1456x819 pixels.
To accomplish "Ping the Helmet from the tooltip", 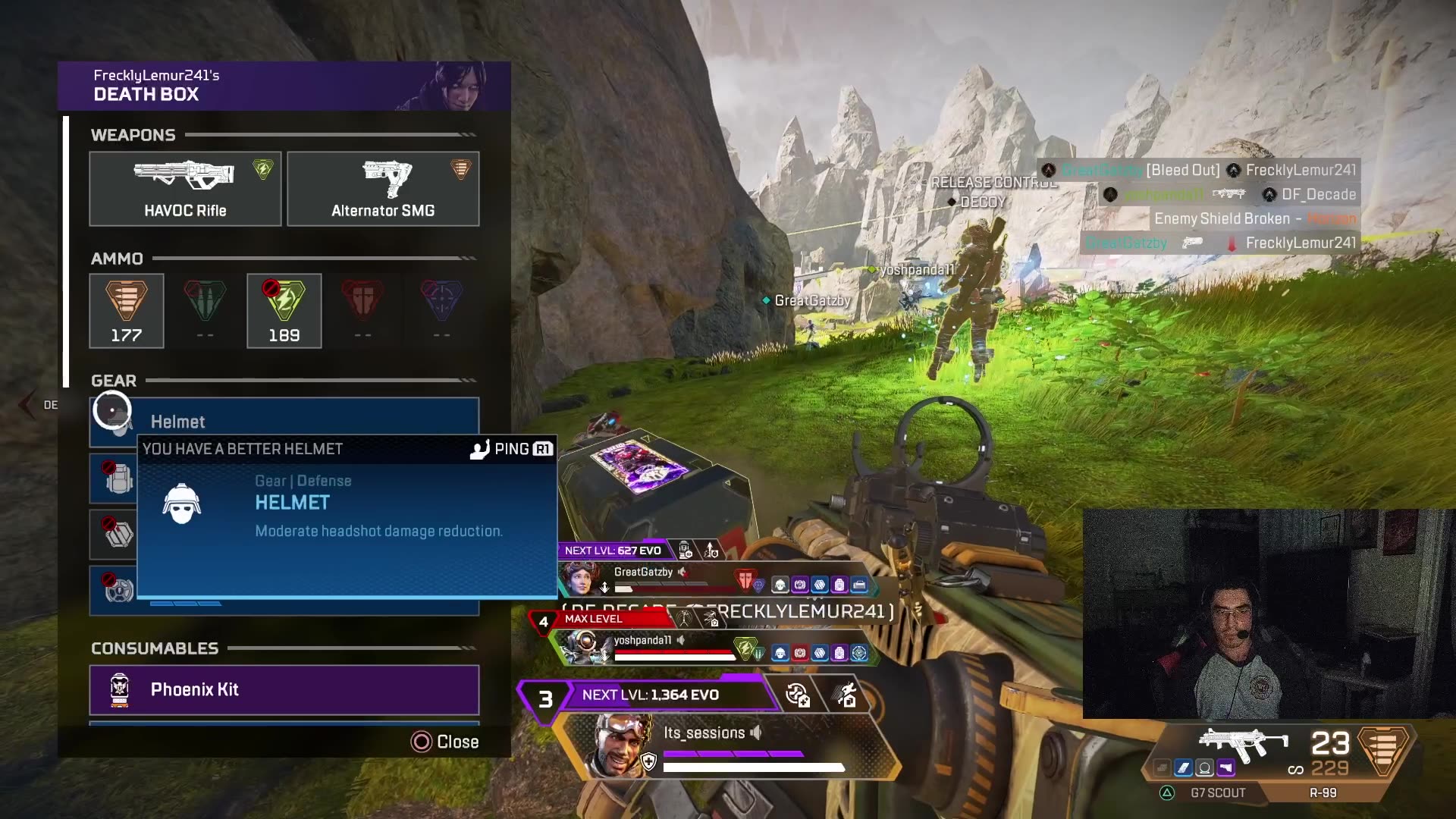I will coord(512,449).
